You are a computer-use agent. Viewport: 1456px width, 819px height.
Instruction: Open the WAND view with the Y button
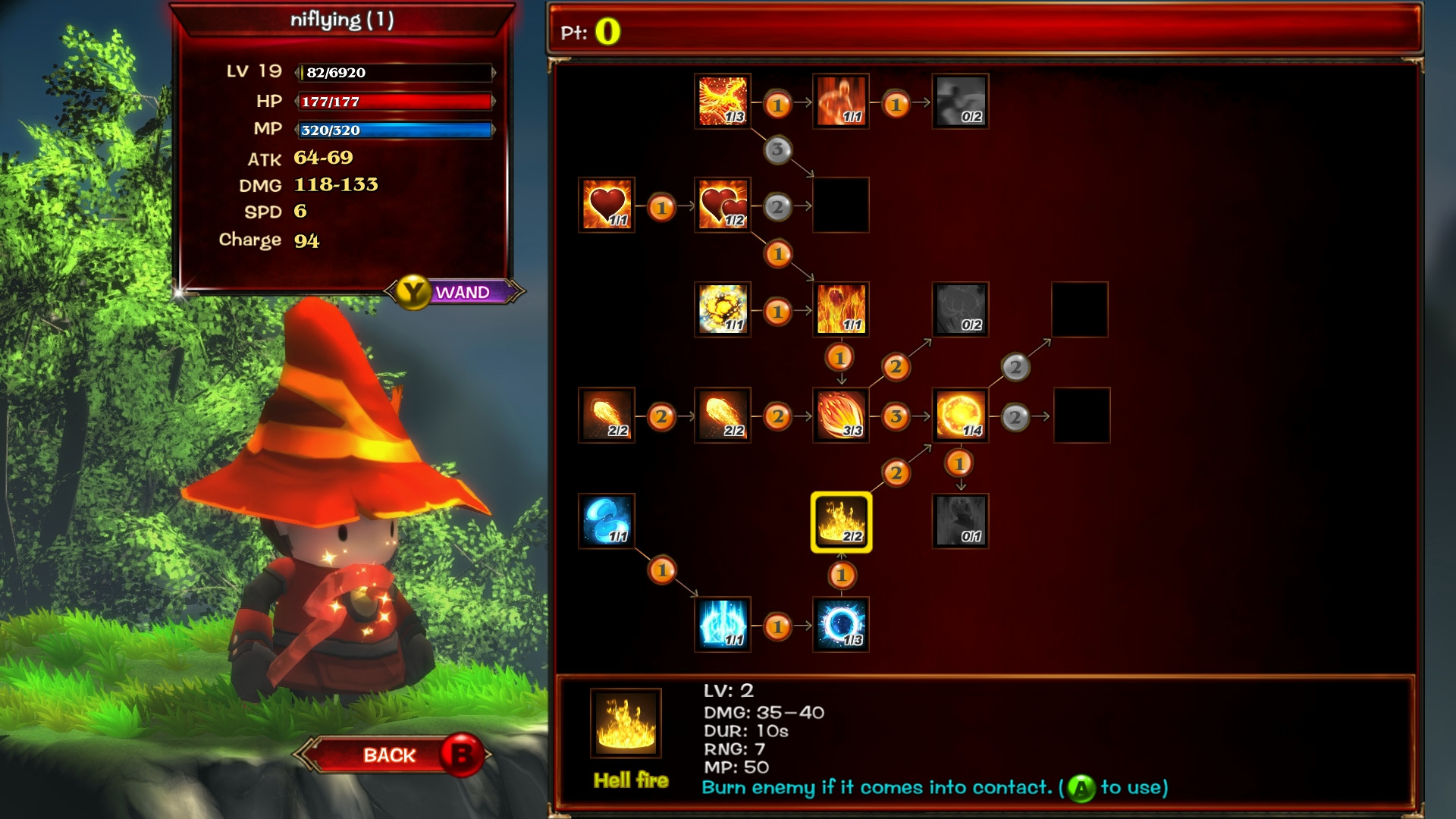coord(447,292)
